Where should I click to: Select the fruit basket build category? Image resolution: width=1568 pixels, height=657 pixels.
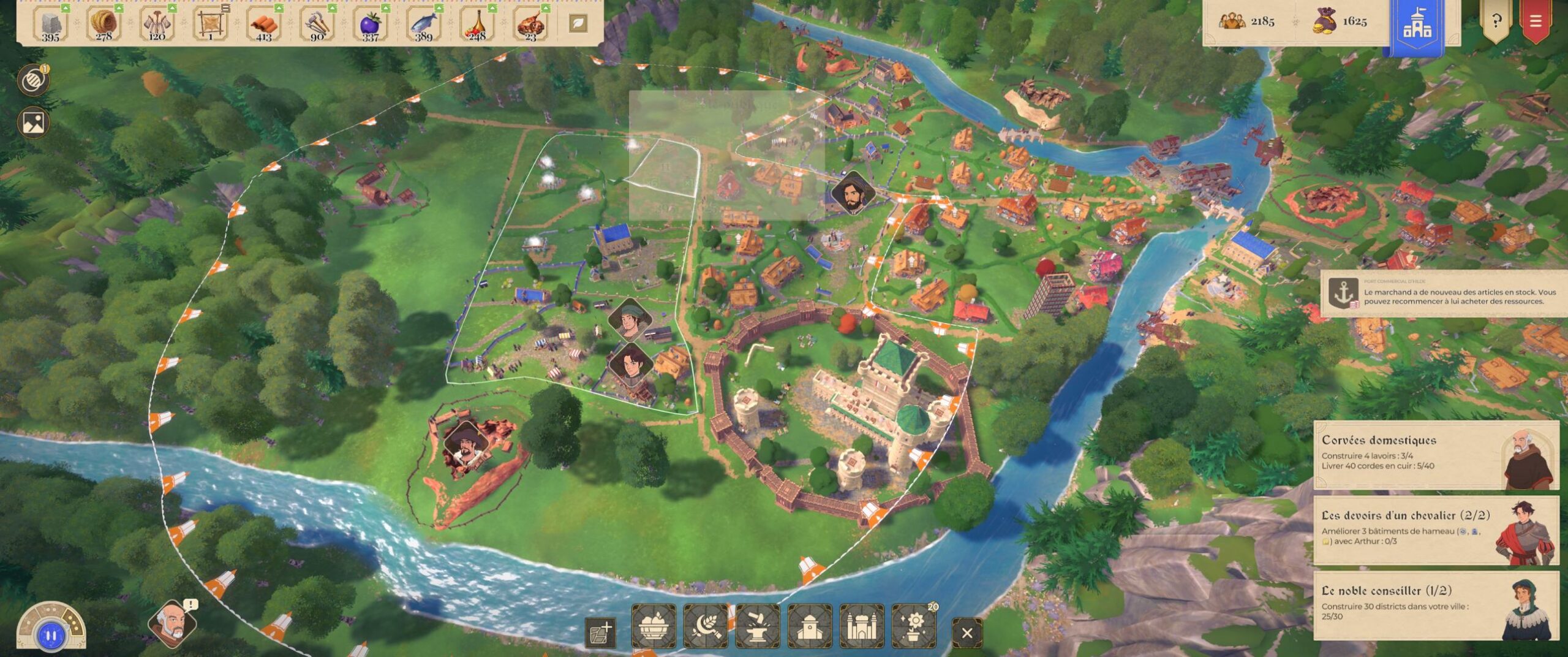654,626
